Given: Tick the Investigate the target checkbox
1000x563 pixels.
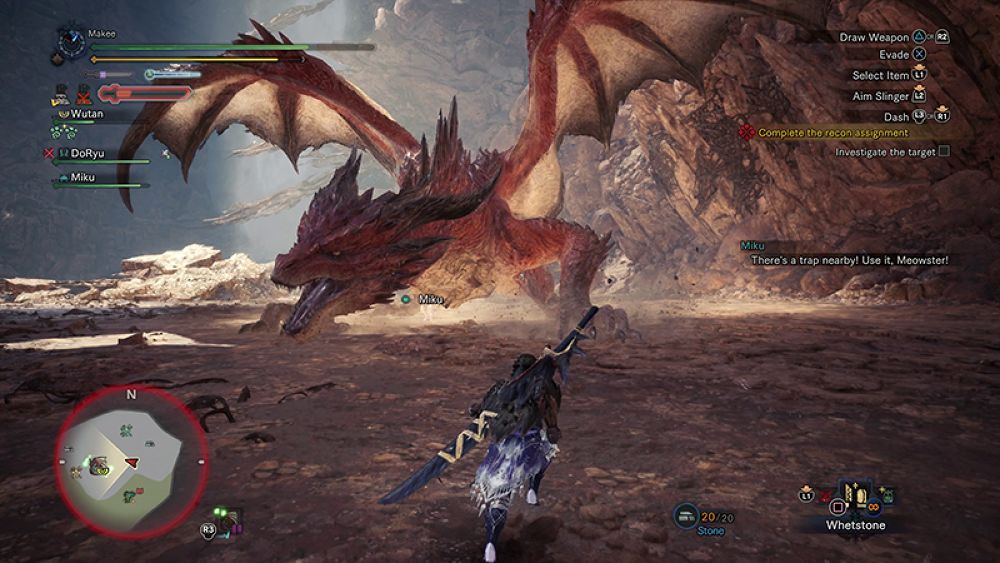Looking at the screenshot, I should (x=944, y=152).
